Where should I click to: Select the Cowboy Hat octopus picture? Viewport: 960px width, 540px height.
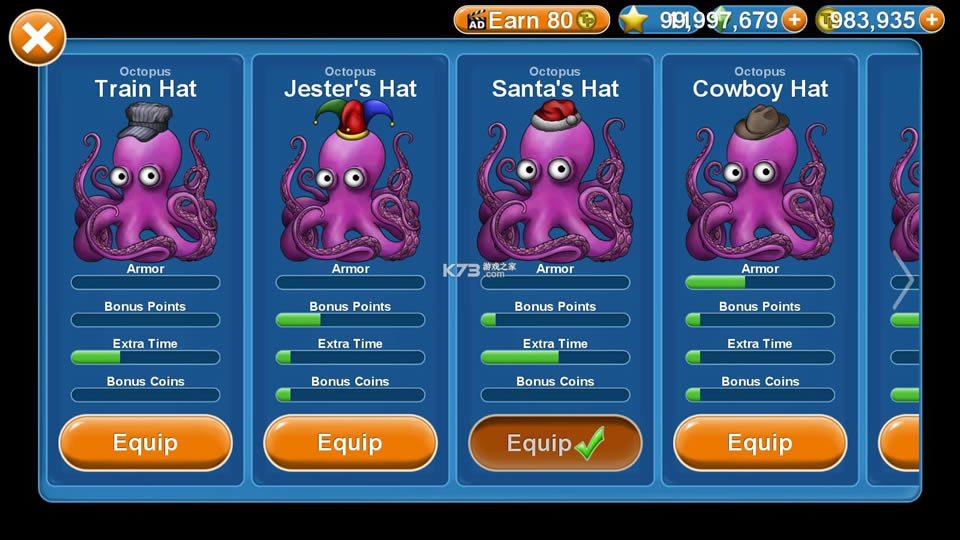click(x=760, y=185)
